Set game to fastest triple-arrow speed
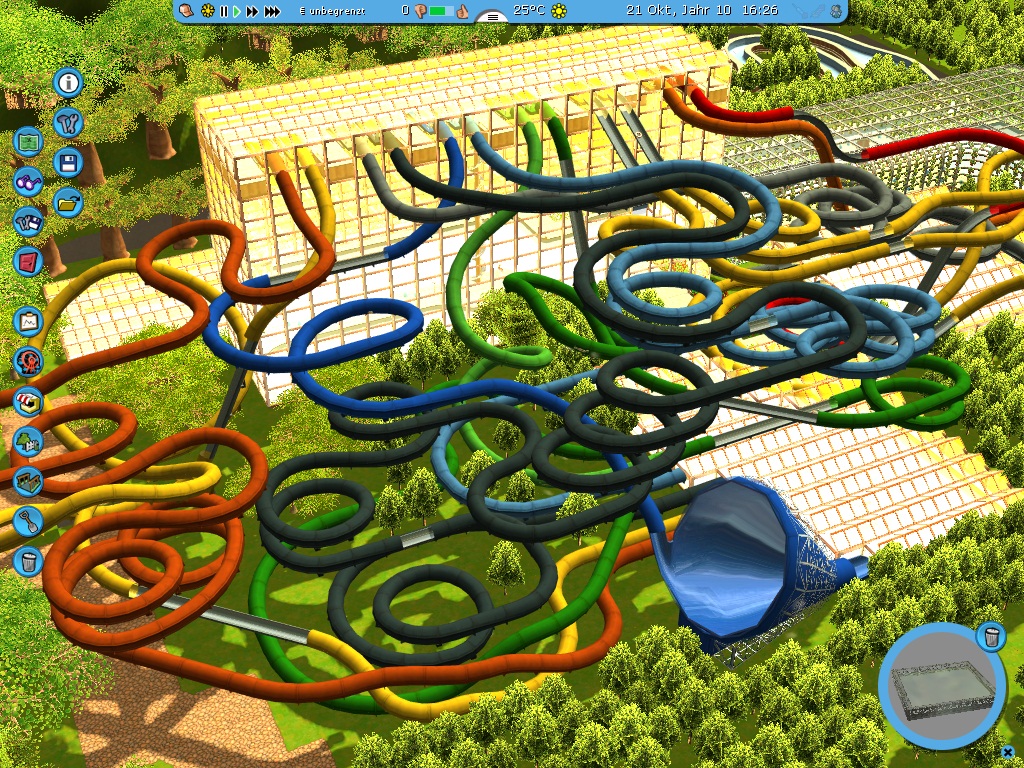1024x768 pixels. click(272, 11)
